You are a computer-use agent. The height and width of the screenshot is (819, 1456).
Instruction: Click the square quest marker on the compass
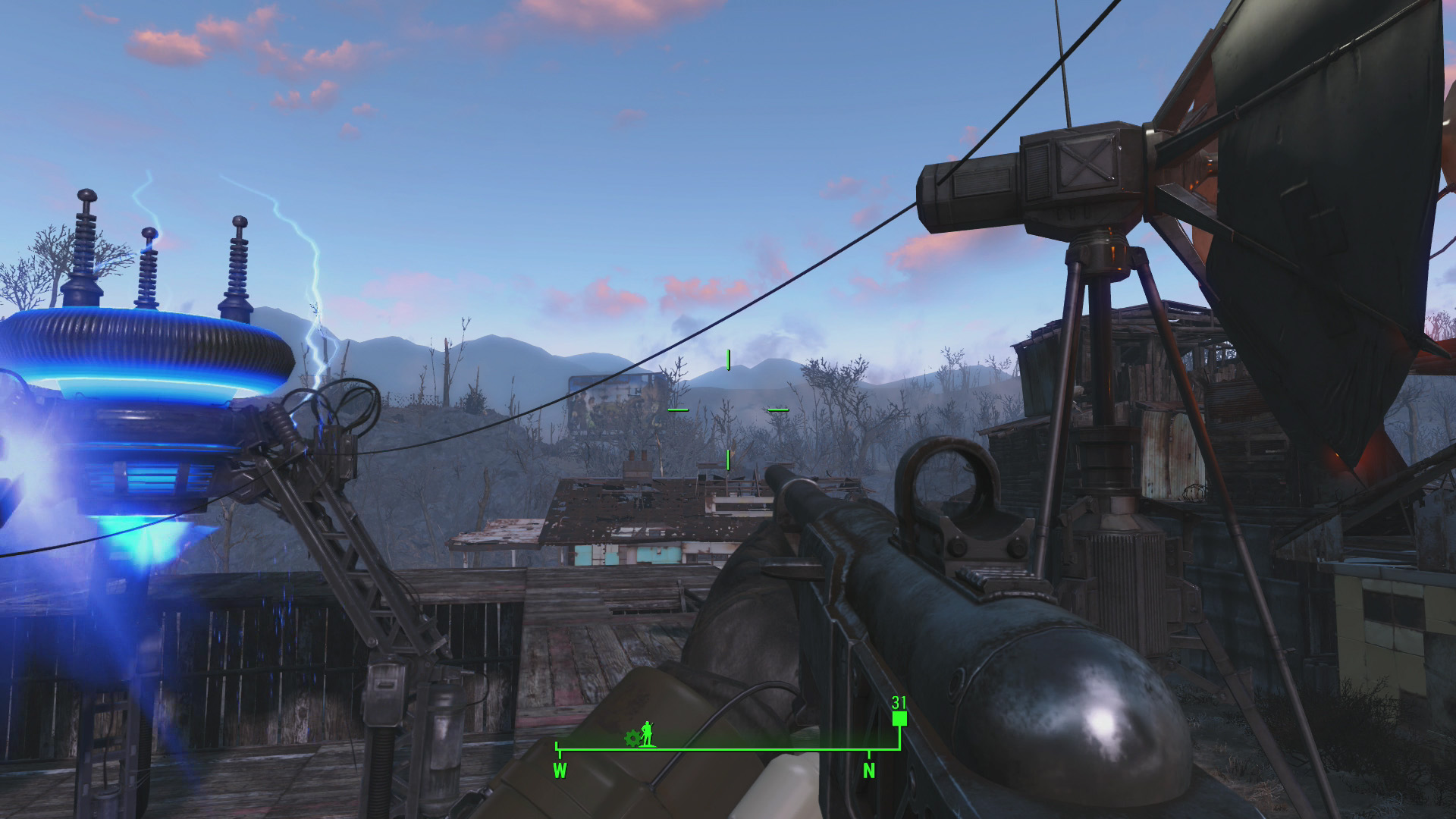[899, 718]
